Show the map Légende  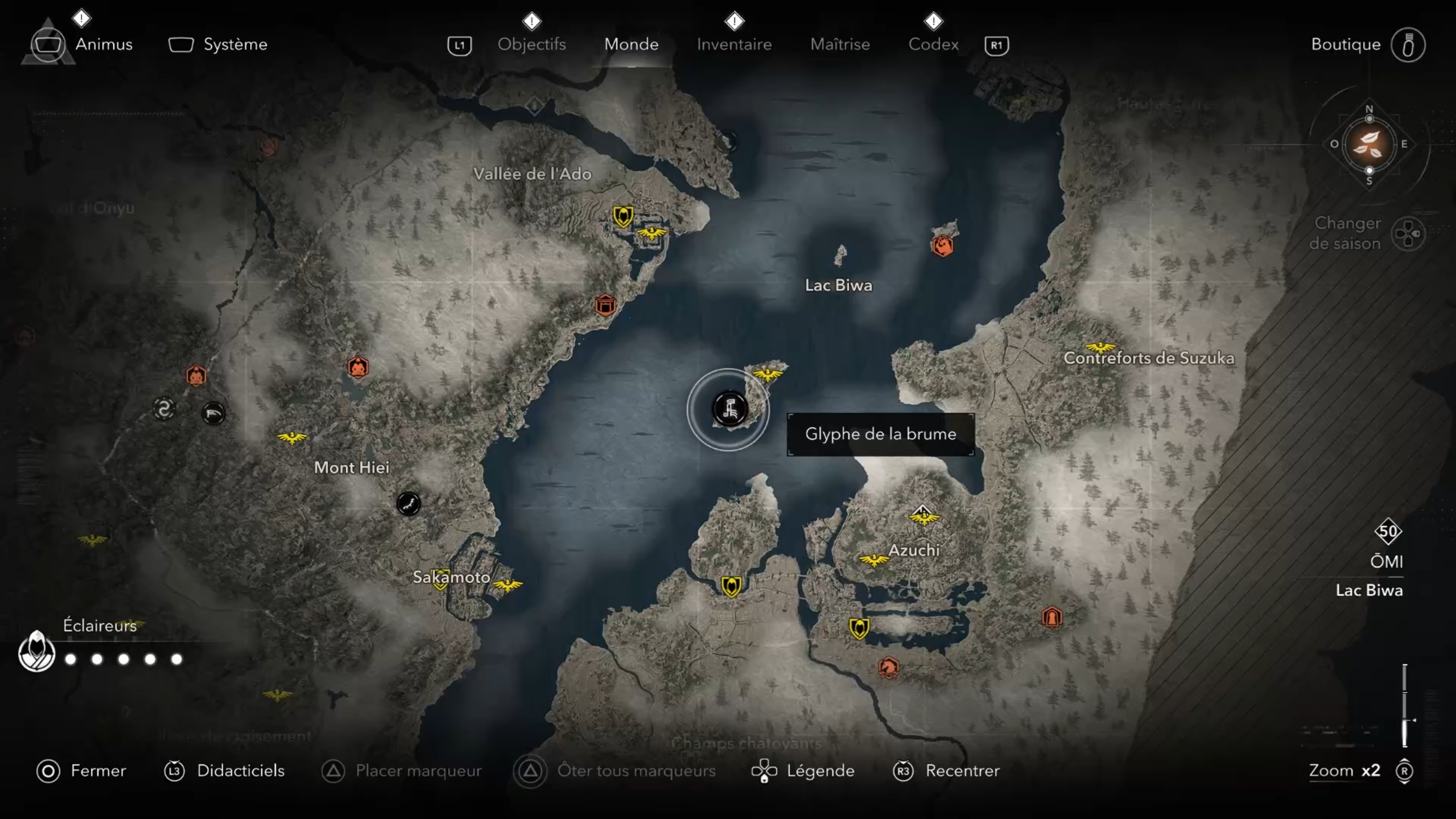(820, 771)
